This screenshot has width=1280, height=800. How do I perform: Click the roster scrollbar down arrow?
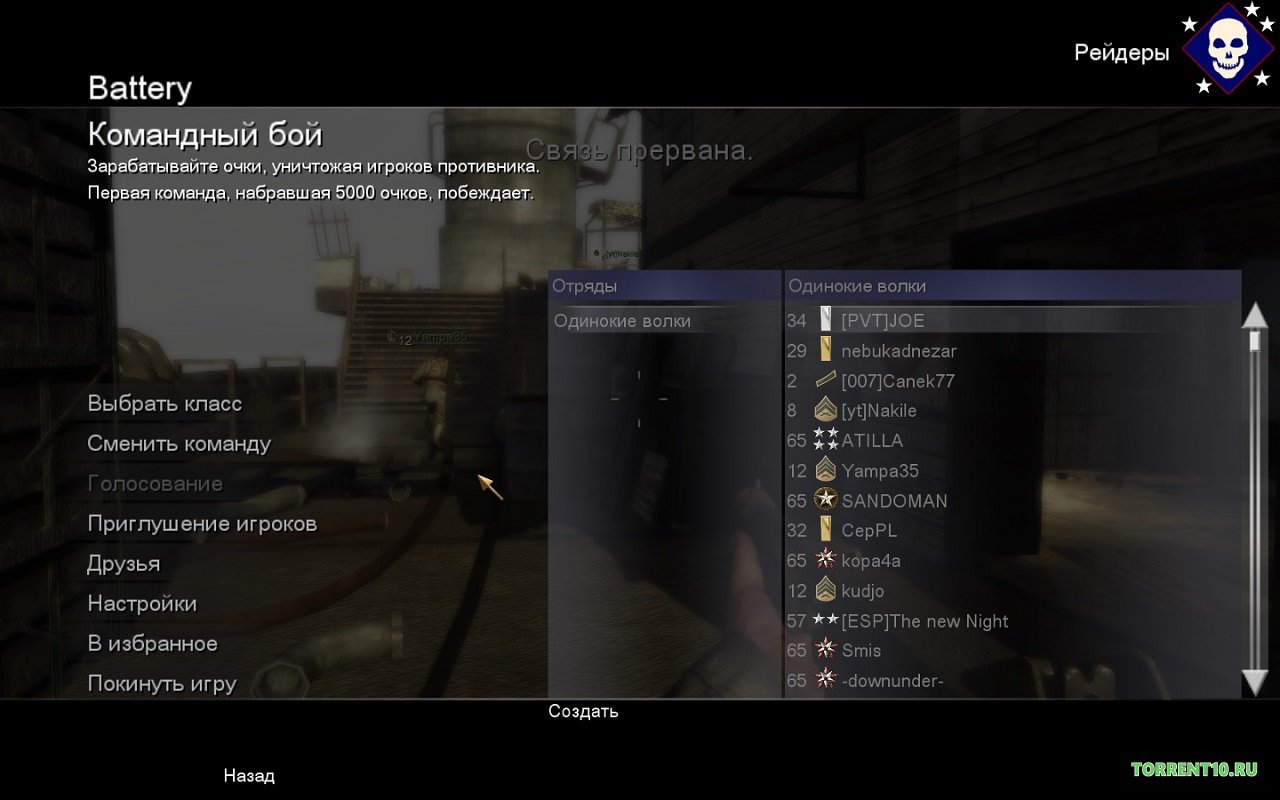click(x=1254, y=682)
